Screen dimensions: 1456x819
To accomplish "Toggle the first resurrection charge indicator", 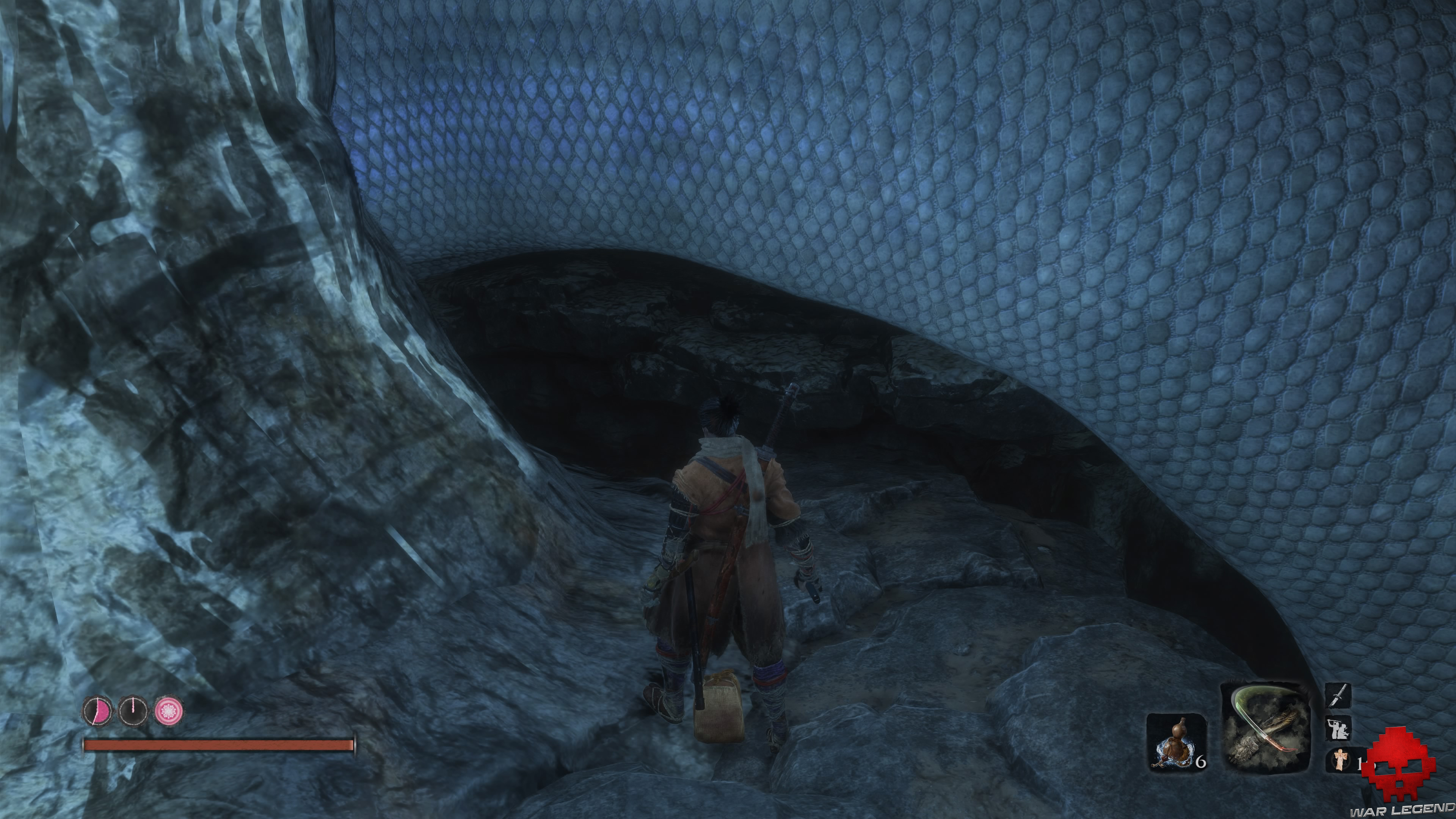I will coord(97,711).
